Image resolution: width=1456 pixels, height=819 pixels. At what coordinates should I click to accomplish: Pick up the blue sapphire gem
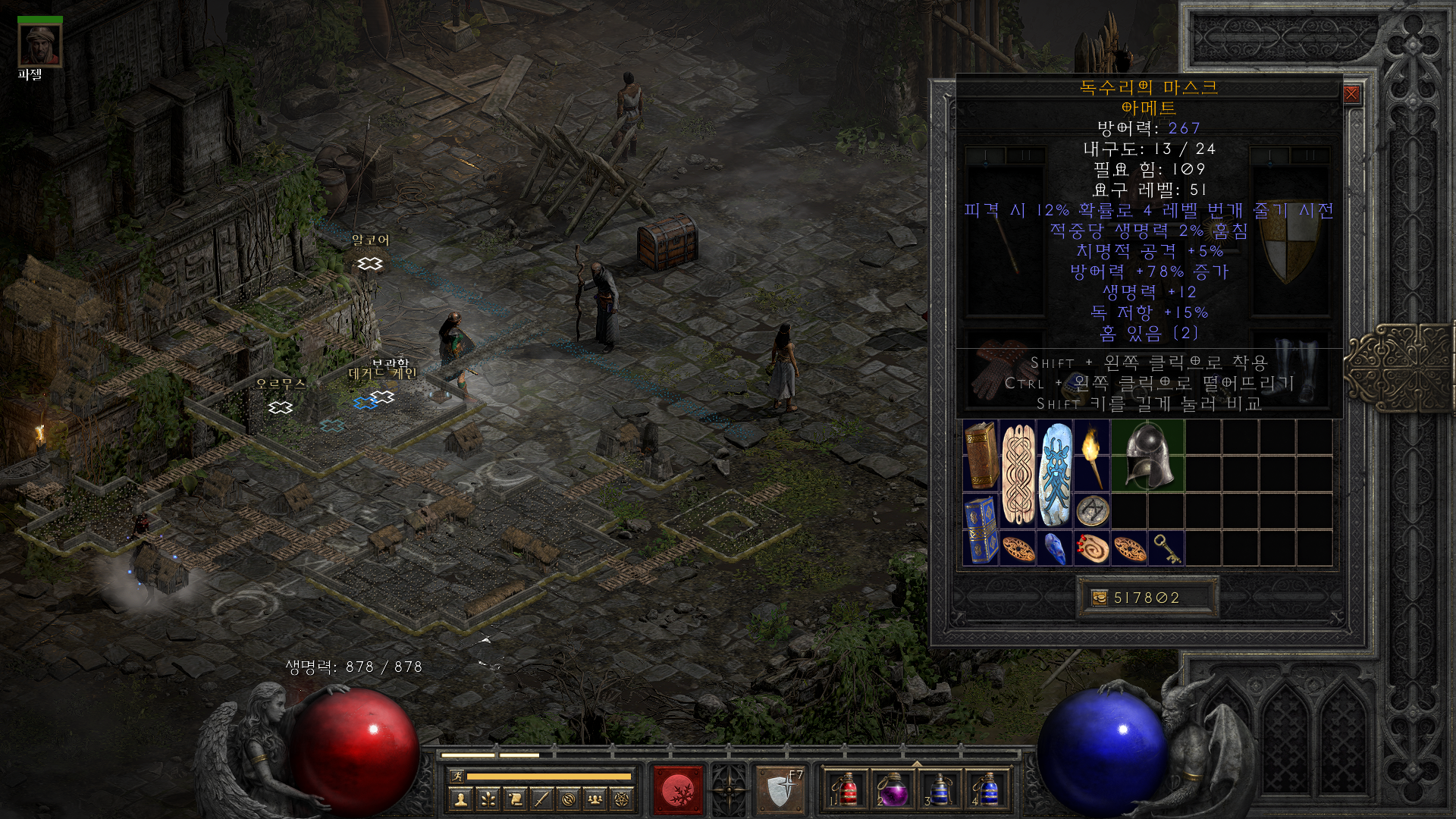click(1055, 548)
